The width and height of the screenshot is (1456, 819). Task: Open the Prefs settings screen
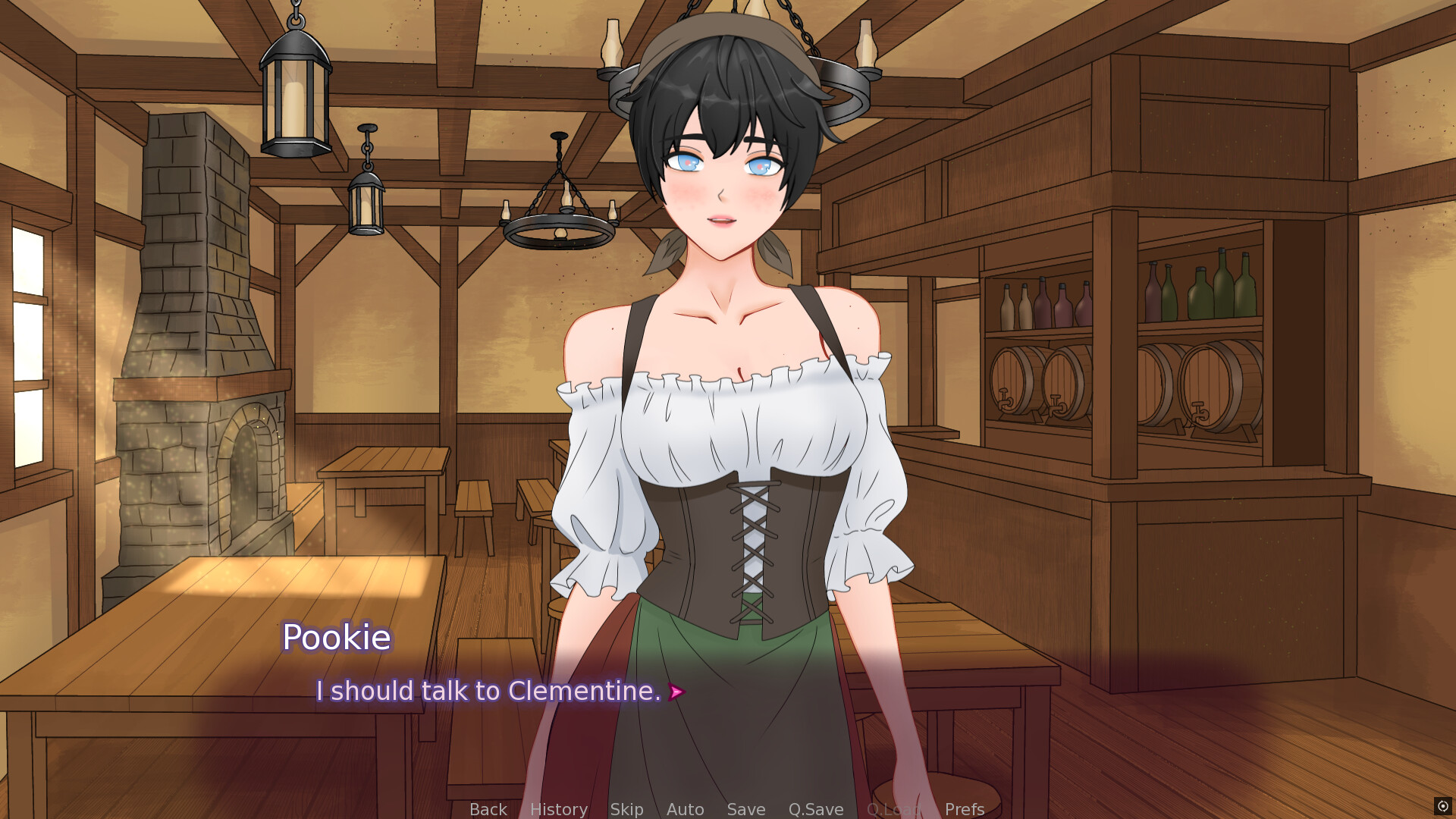963,808
